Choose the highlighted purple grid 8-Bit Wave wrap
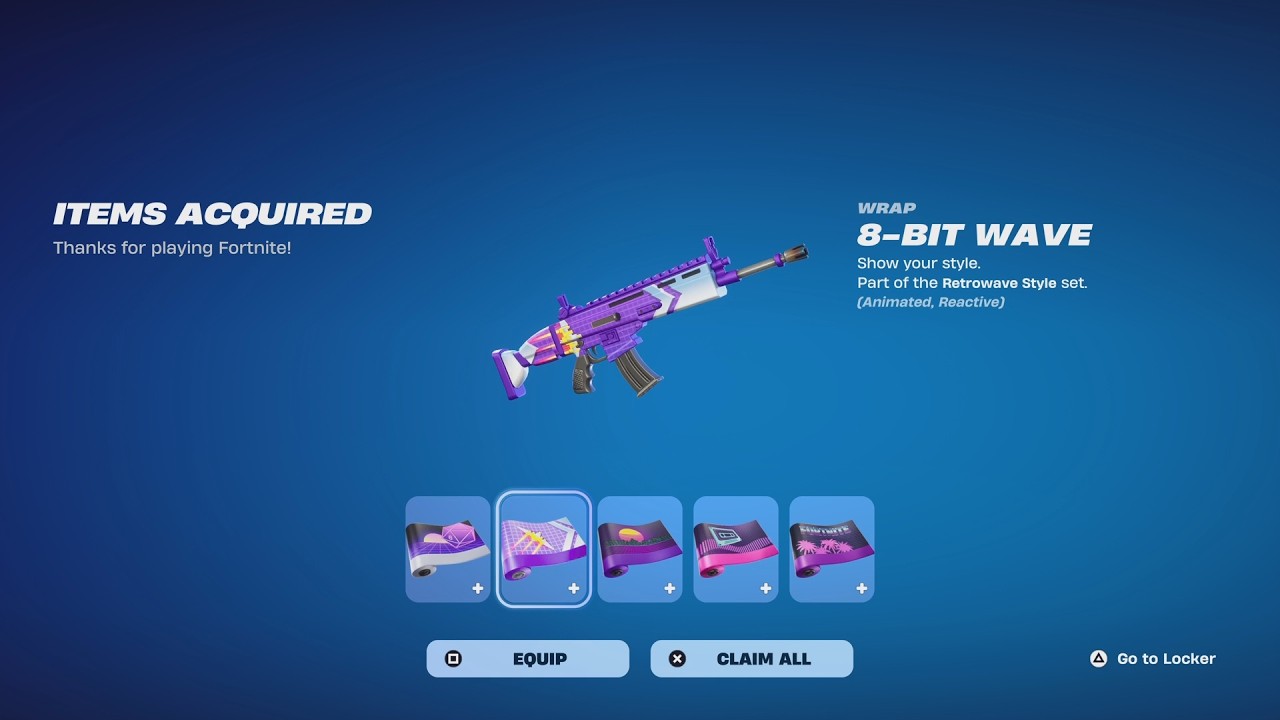The width and height of the screenshot is (1280, 720). (x=543, y=549)
